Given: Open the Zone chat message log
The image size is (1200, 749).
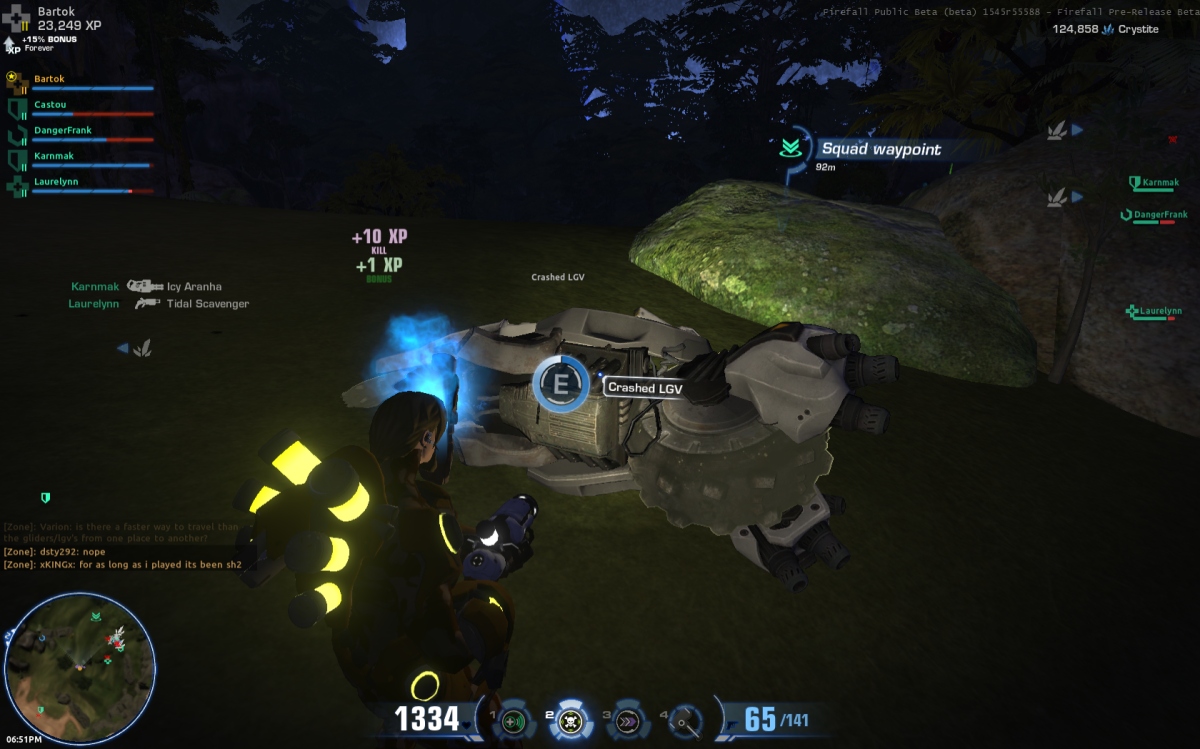Looking at the screenshot, I should tap(125, 545).
